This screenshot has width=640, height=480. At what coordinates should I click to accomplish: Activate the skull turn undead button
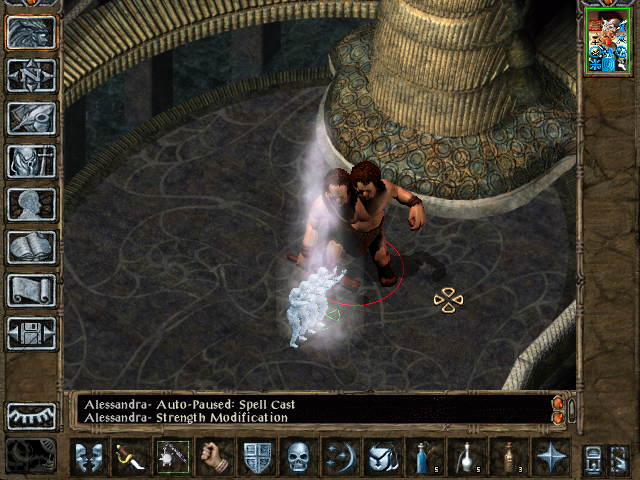pyautogui.click(x=298, y=457)
